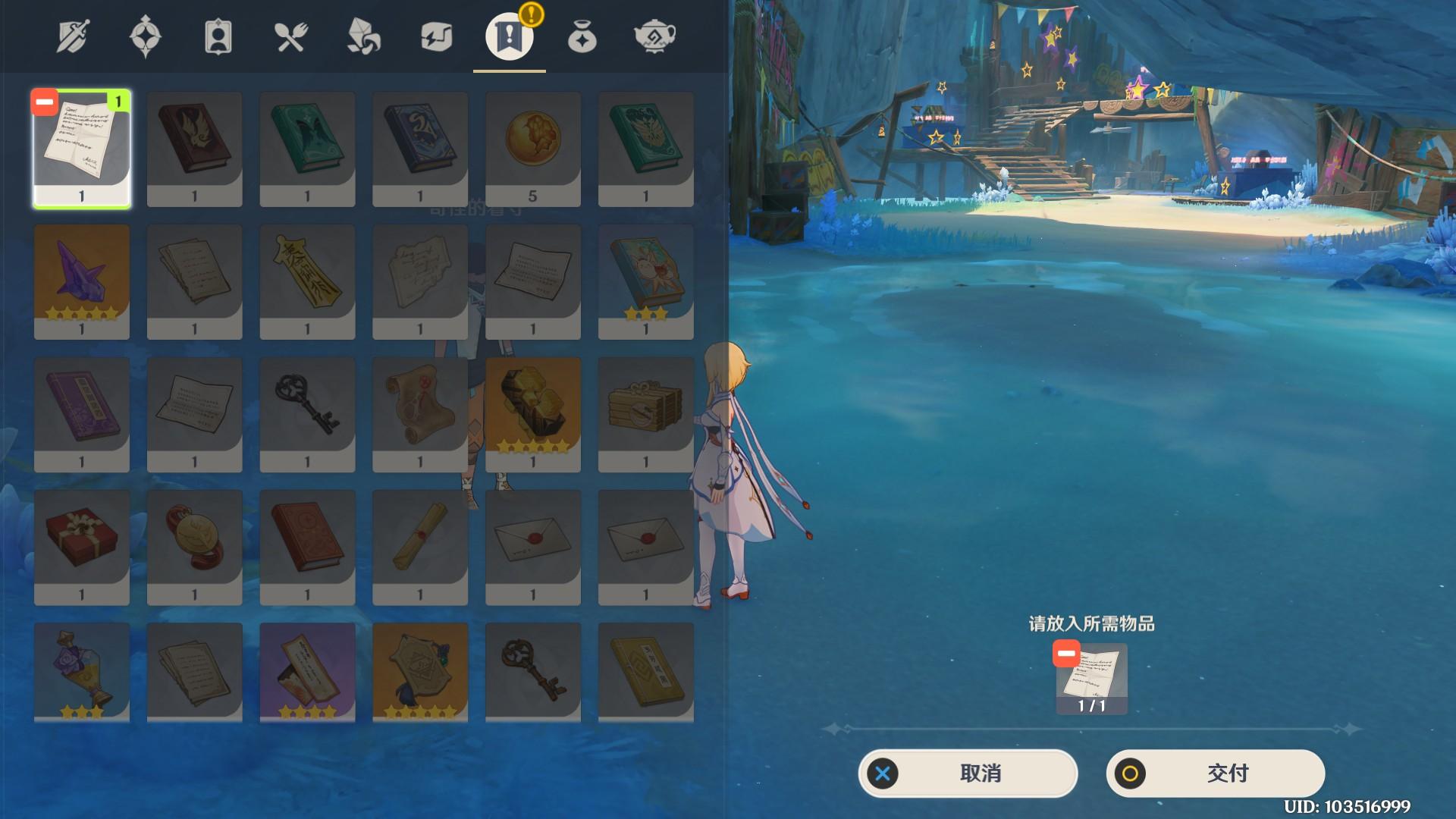The height and width of the screenshot is (819, 1456).
Task: Switch to the weapons tab
Action: (x=73, y=36)
